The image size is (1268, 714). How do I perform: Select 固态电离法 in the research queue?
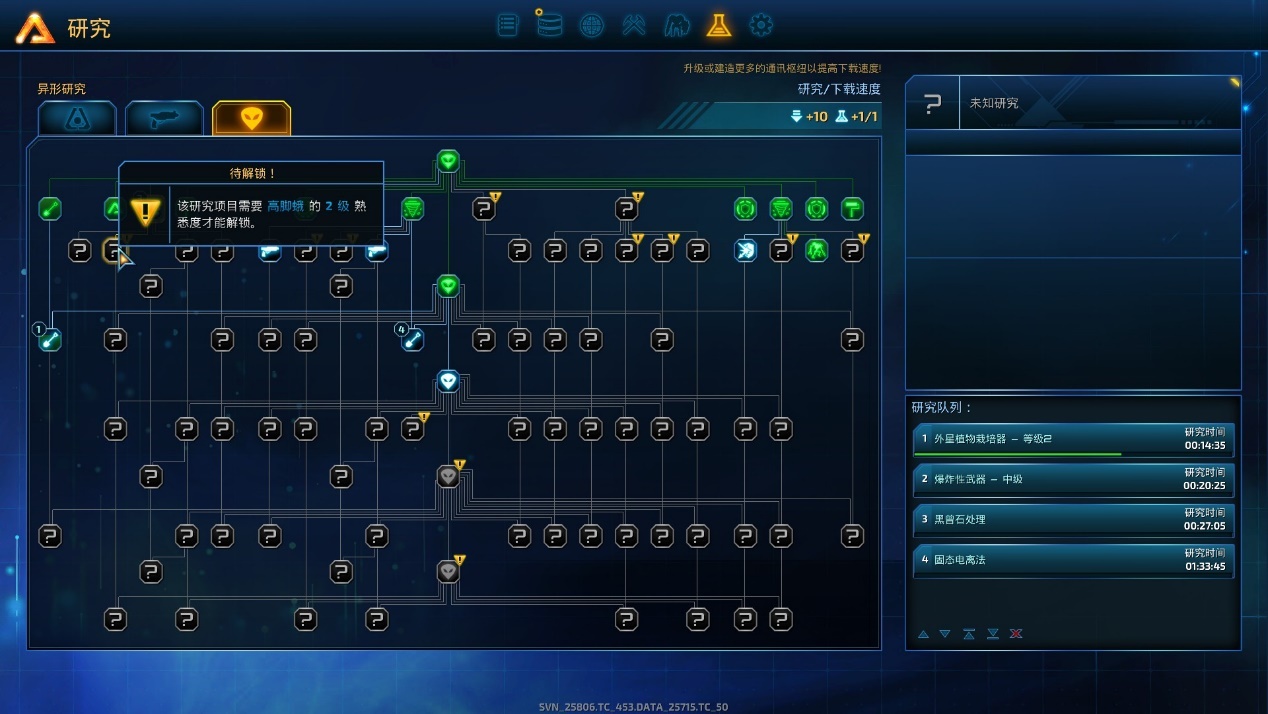(x=1073, y=560)
